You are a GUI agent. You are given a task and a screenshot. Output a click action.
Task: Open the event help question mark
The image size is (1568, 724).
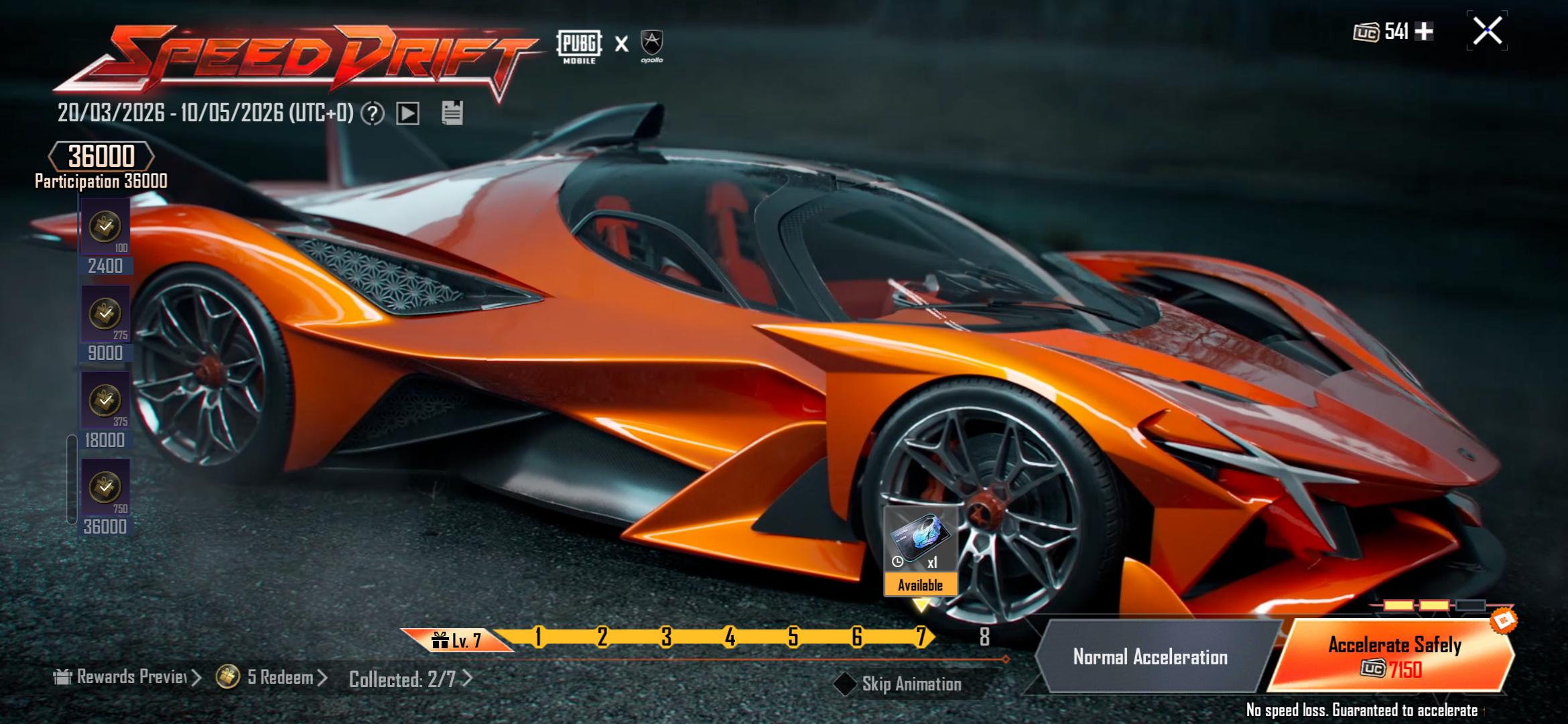(x=373, y=113)
